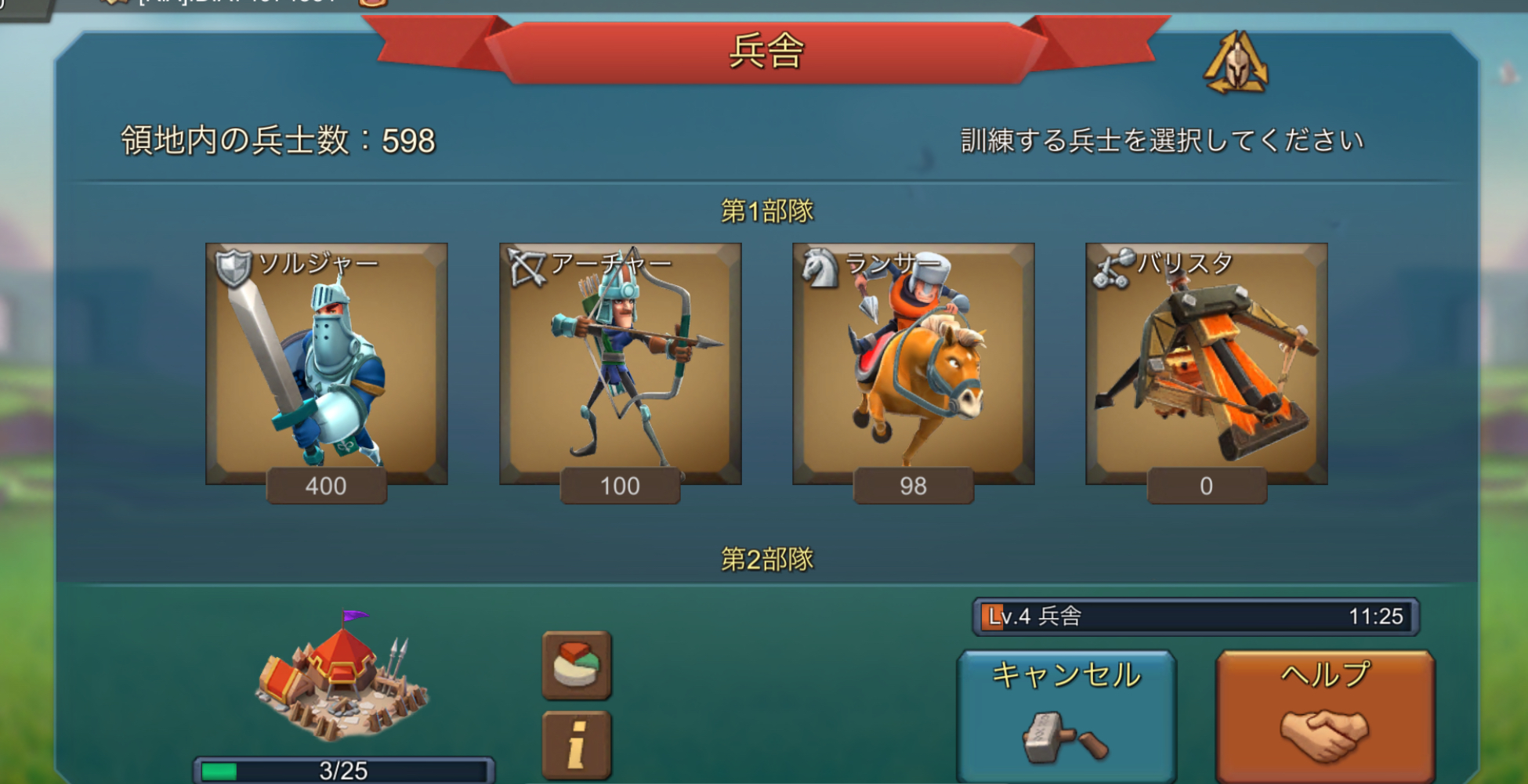The width and height of the screenshot is (1528, 784).
Task: Request help with the ヘルプ handshake button
Action: 1325,715
